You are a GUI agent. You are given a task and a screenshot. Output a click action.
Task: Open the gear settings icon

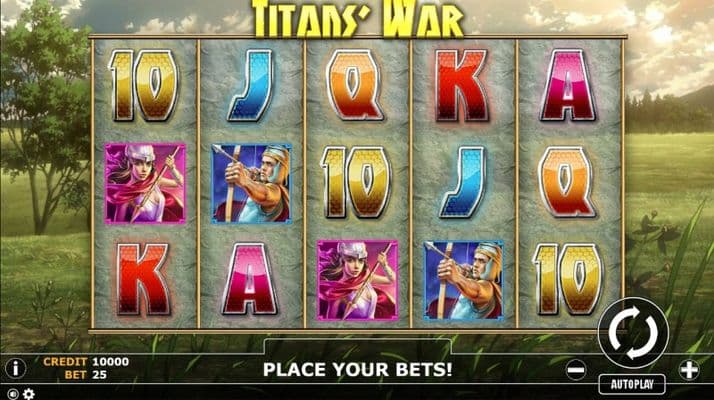click(27, 393)
